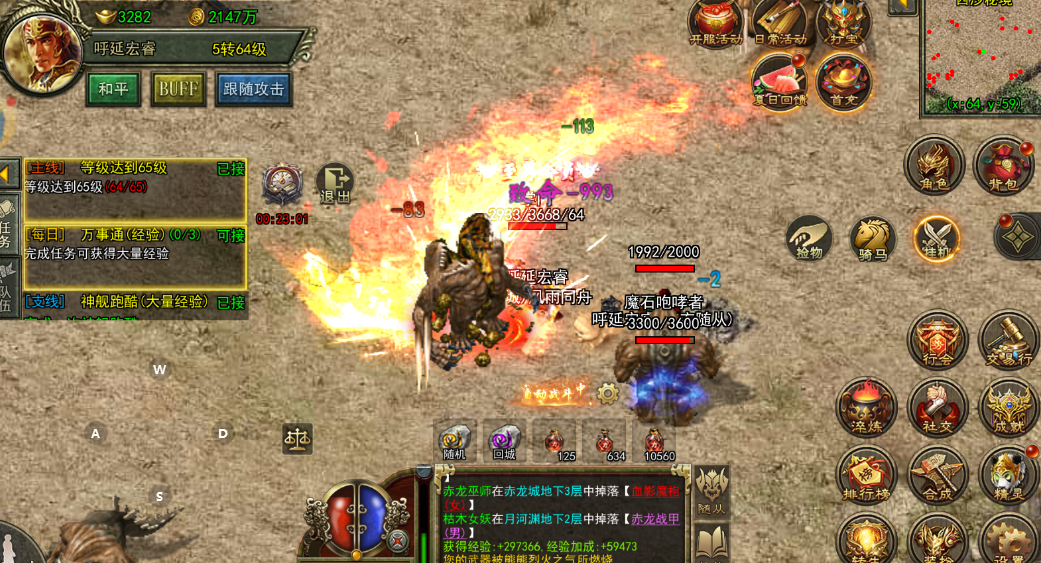The height and width of the screenshot is (563, 1041).
Task: Open the 日常活动 daily activities icon
Action: (x=779, y=22)
